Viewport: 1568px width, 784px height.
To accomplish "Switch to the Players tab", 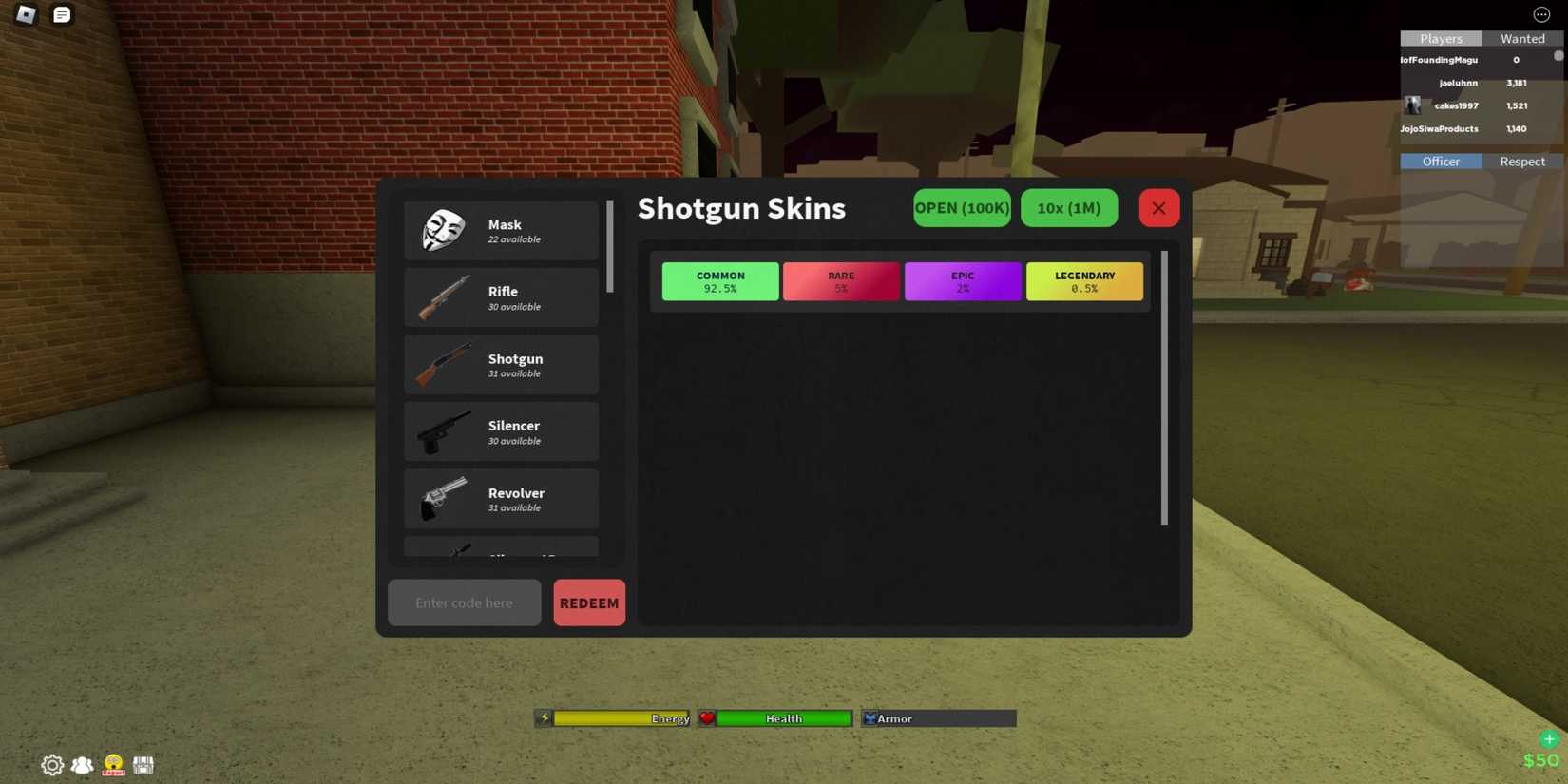I will [1441, 38].
